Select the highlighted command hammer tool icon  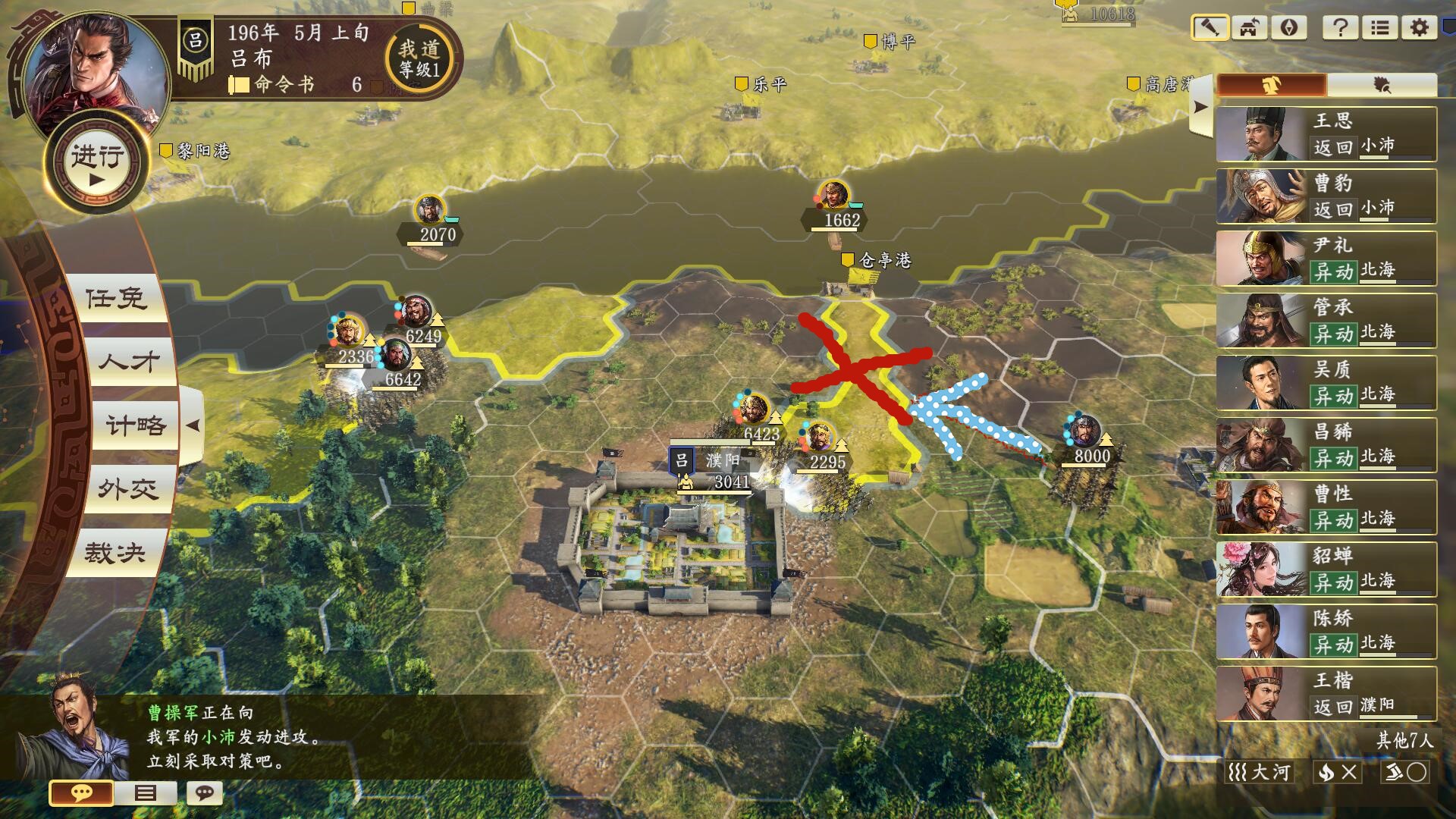(1210, 27)
